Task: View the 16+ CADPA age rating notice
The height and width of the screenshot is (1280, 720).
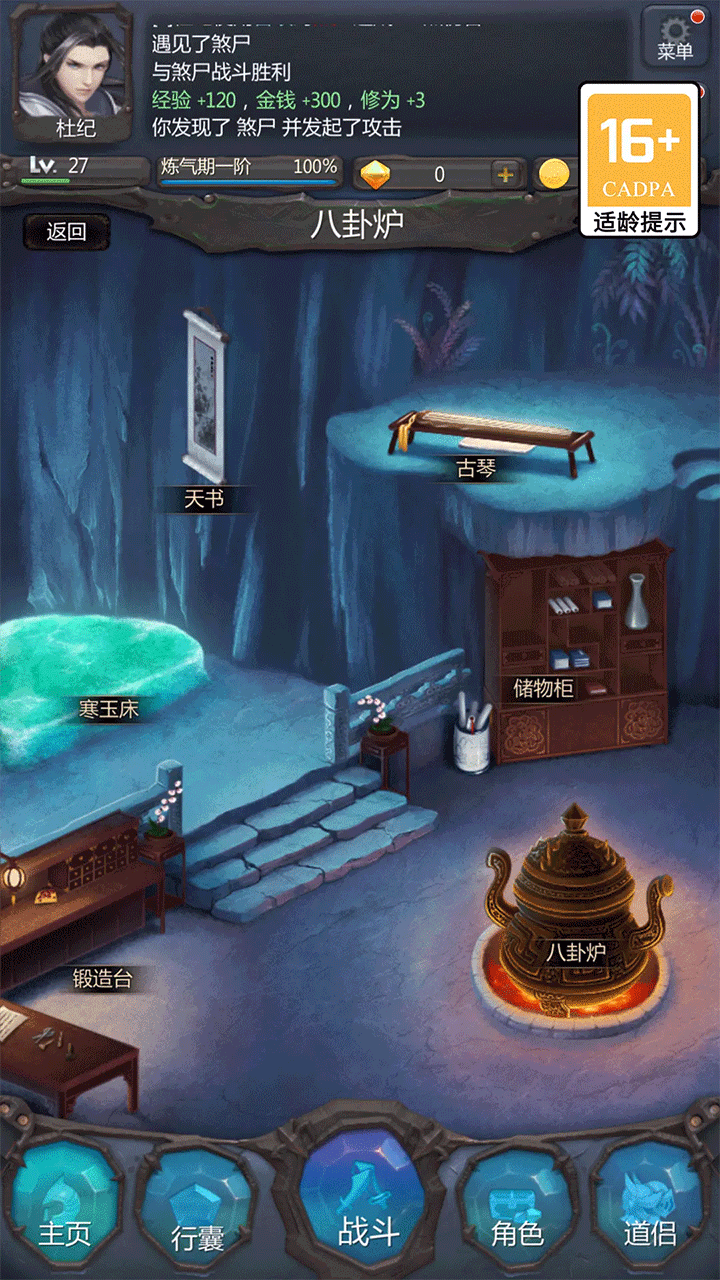Action: click(638, 160)
